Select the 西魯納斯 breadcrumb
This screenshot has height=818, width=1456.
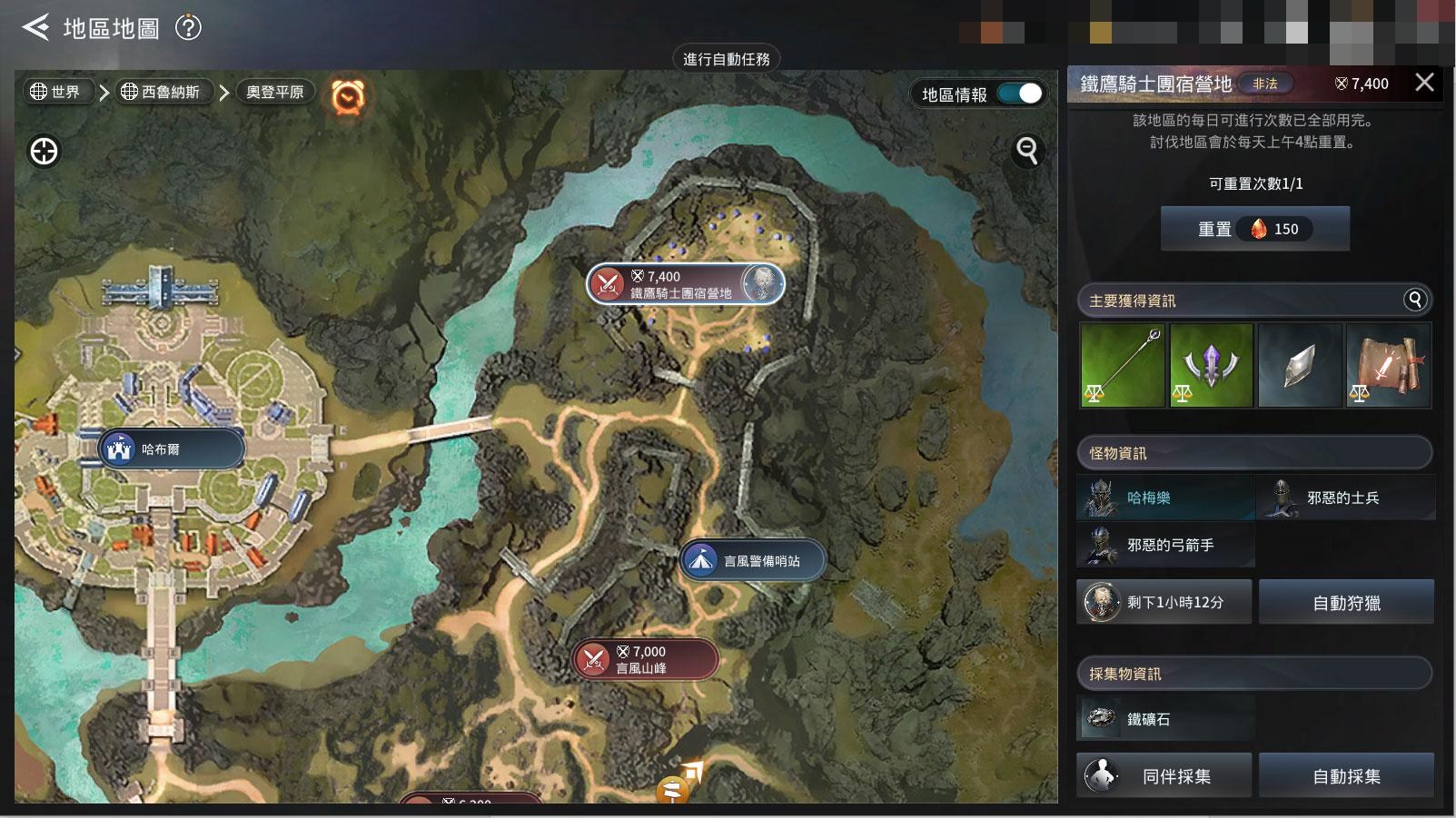click(161, 92)
